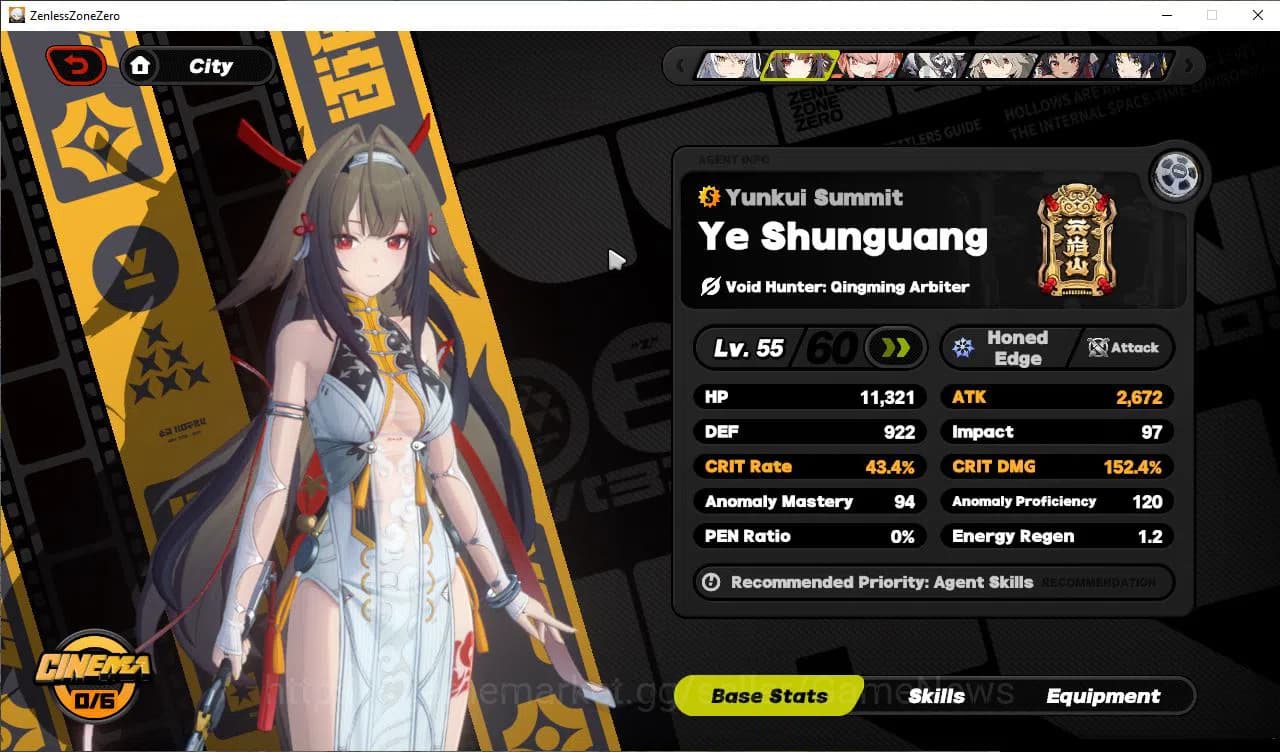Click the priority clock icon beside Recommended Priority
This screenshot has height=752, width=1280.
point(712,583)
